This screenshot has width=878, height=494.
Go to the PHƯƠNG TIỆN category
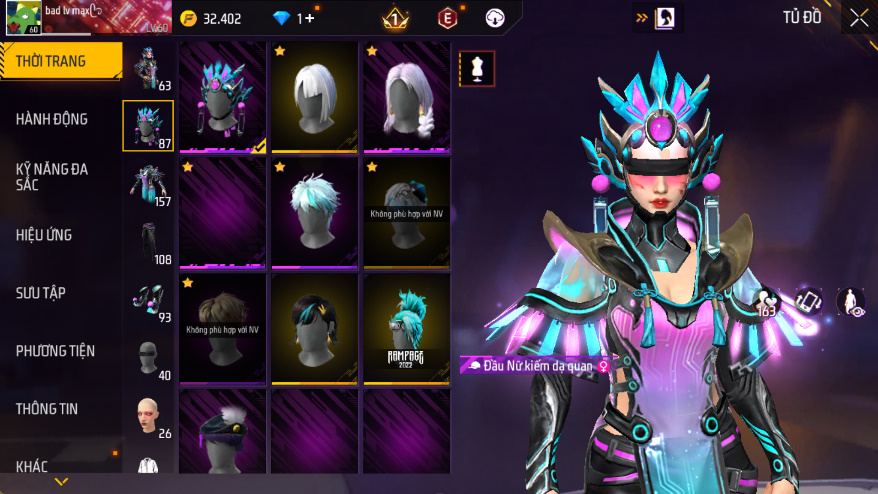click(55, 351)
